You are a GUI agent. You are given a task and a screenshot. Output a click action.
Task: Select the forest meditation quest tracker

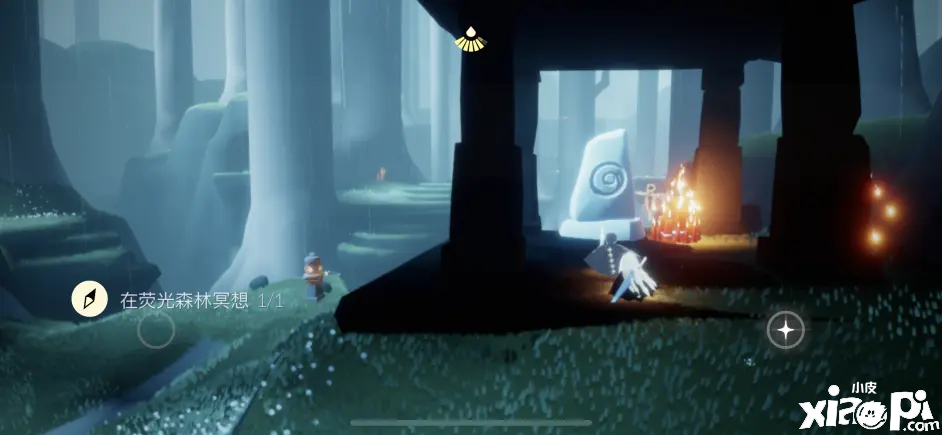[201, 299]
